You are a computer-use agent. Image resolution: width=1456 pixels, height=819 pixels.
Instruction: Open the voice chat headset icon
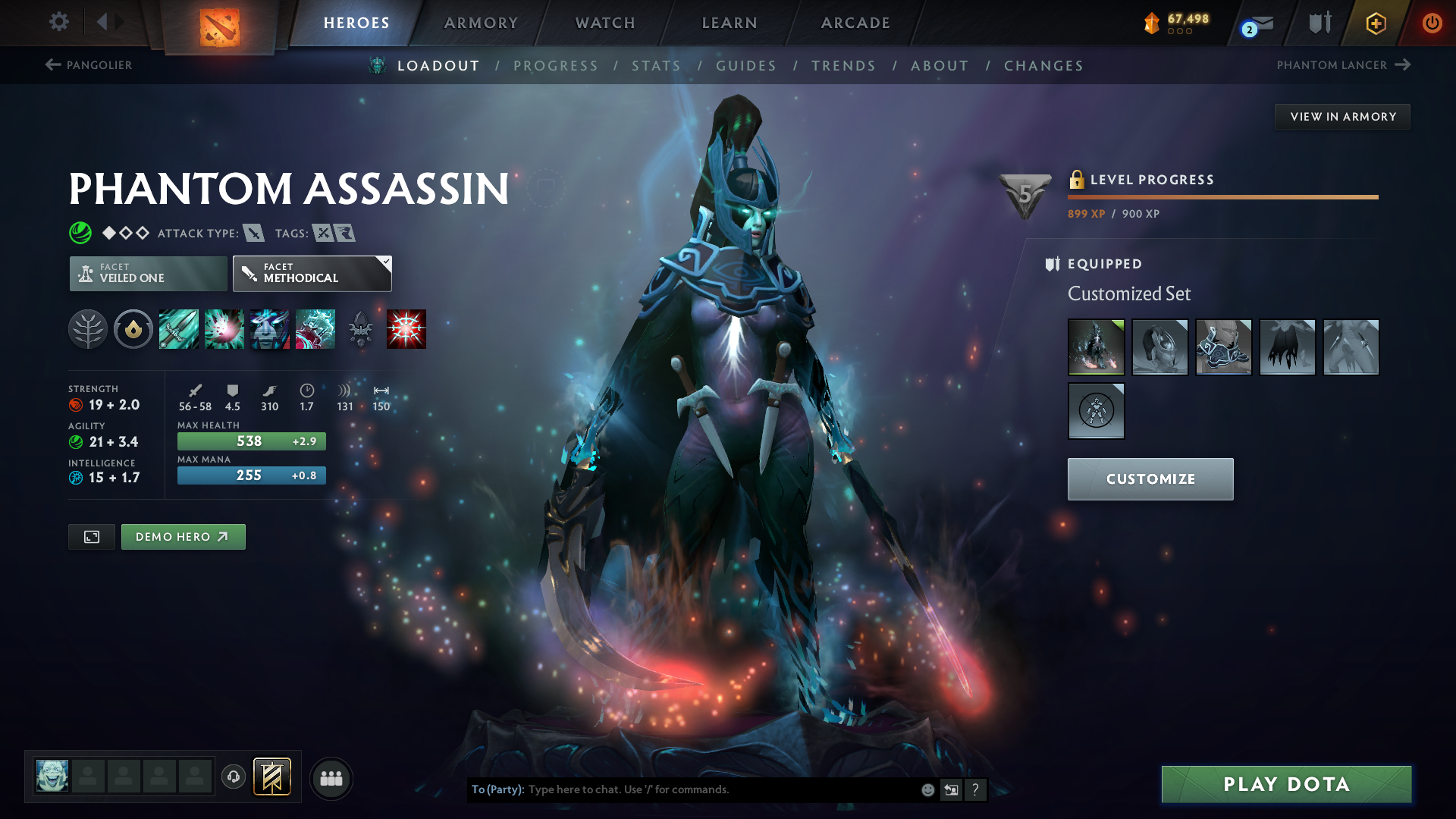point(233,777)
